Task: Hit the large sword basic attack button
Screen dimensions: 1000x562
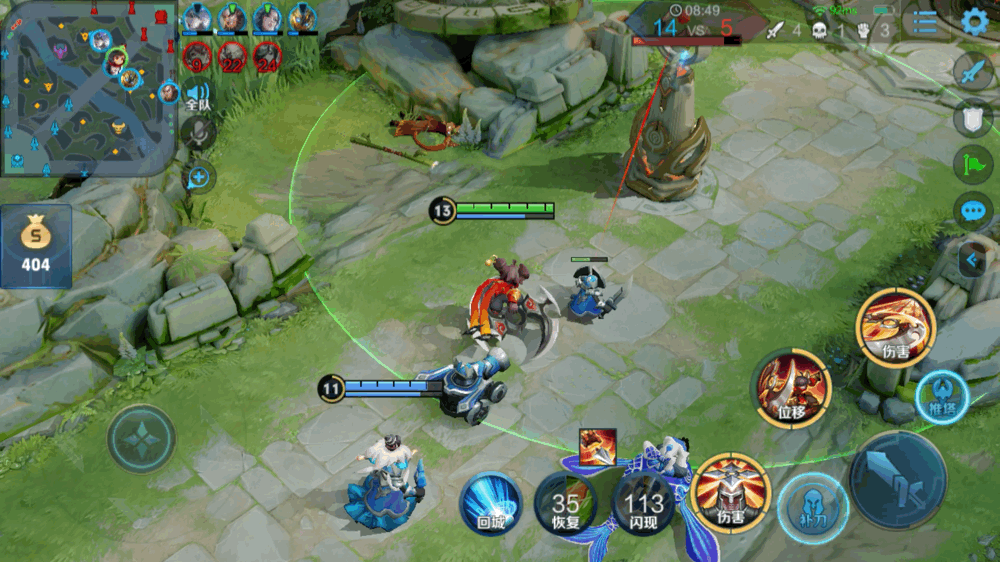Action: click(897, 480)
